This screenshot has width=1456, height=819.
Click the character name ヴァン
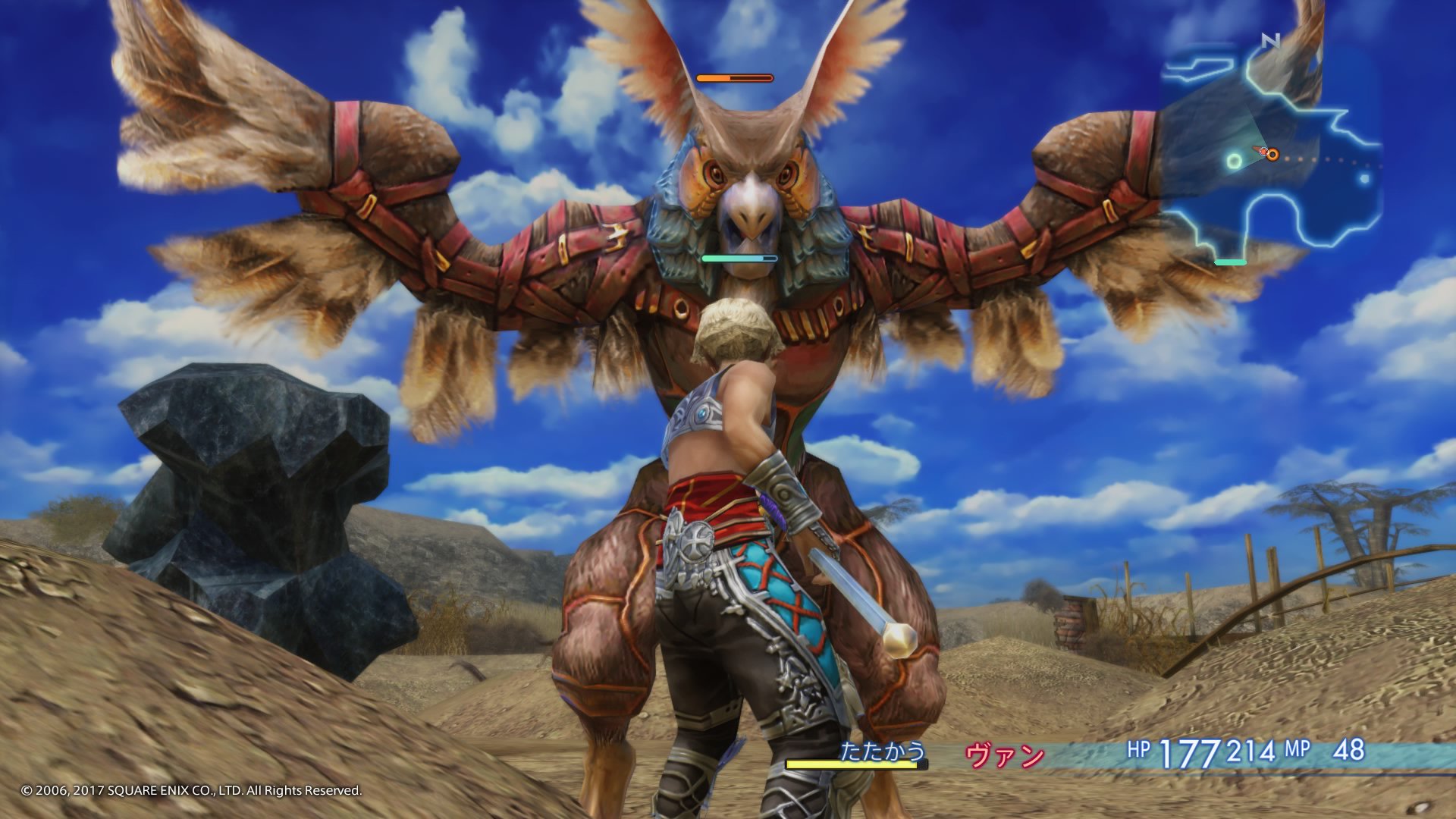click(1006, 755)
